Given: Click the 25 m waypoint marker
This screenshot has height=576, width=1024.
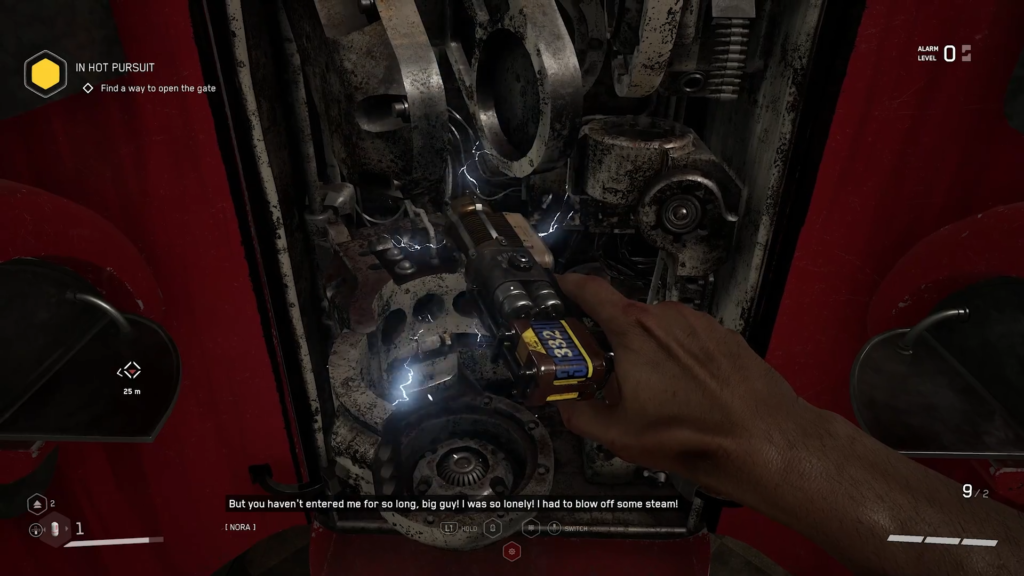Looking at the screenshot, I should coord(130,371).
